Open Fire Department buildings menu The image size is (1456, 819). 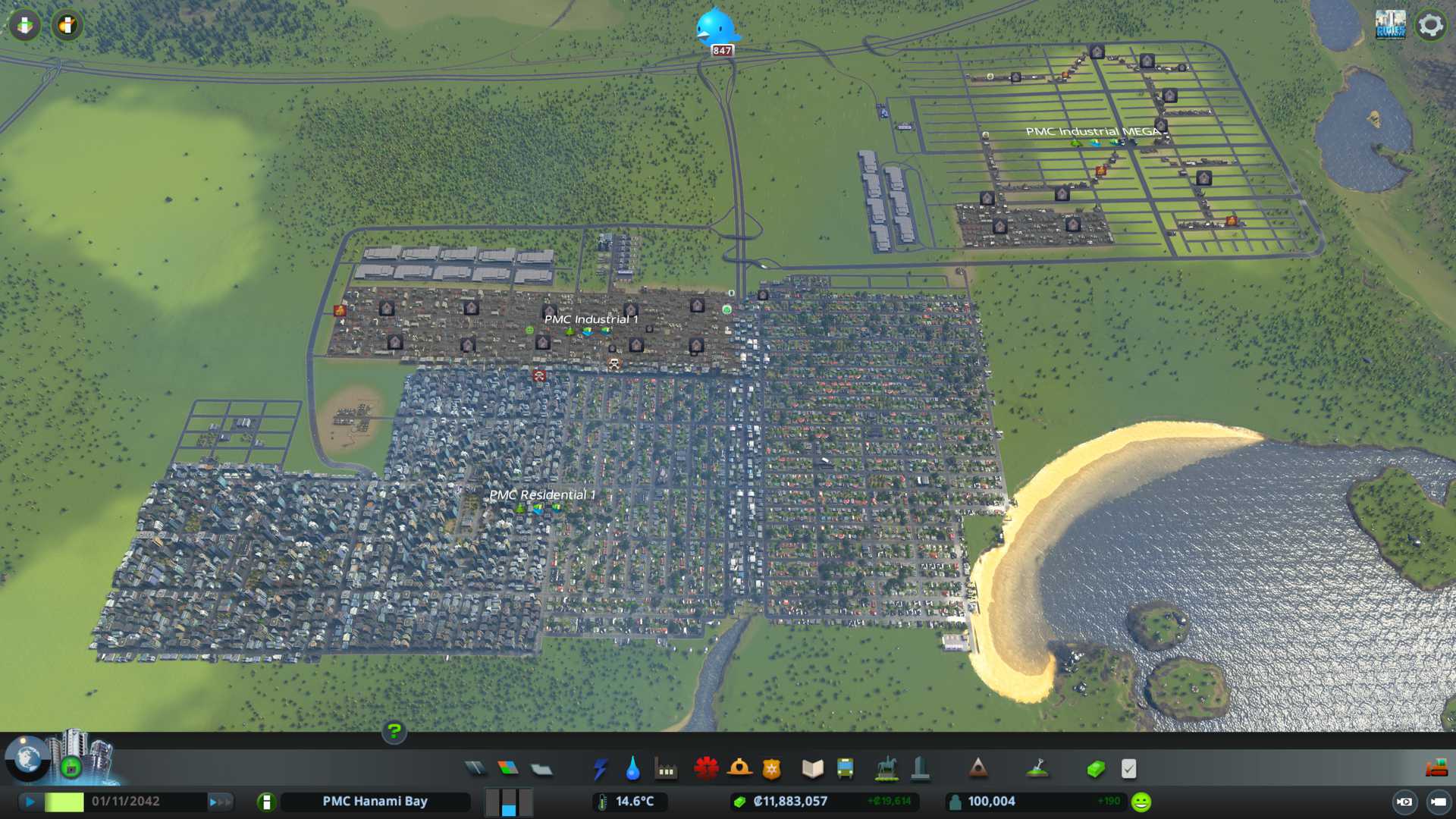(x=739, y=769)
